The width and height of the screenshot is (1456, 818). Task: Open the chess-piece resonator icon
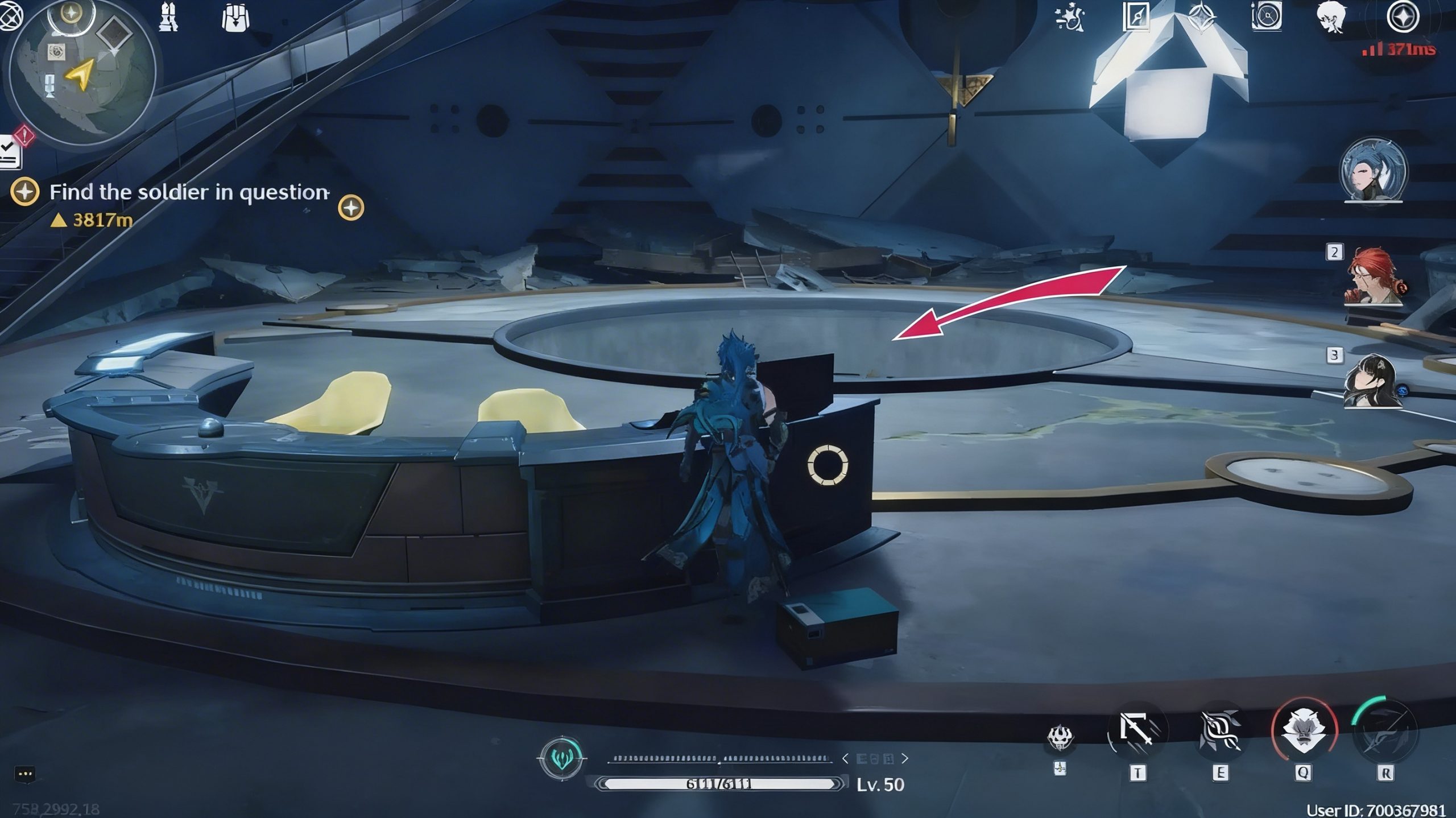point(168,17)
